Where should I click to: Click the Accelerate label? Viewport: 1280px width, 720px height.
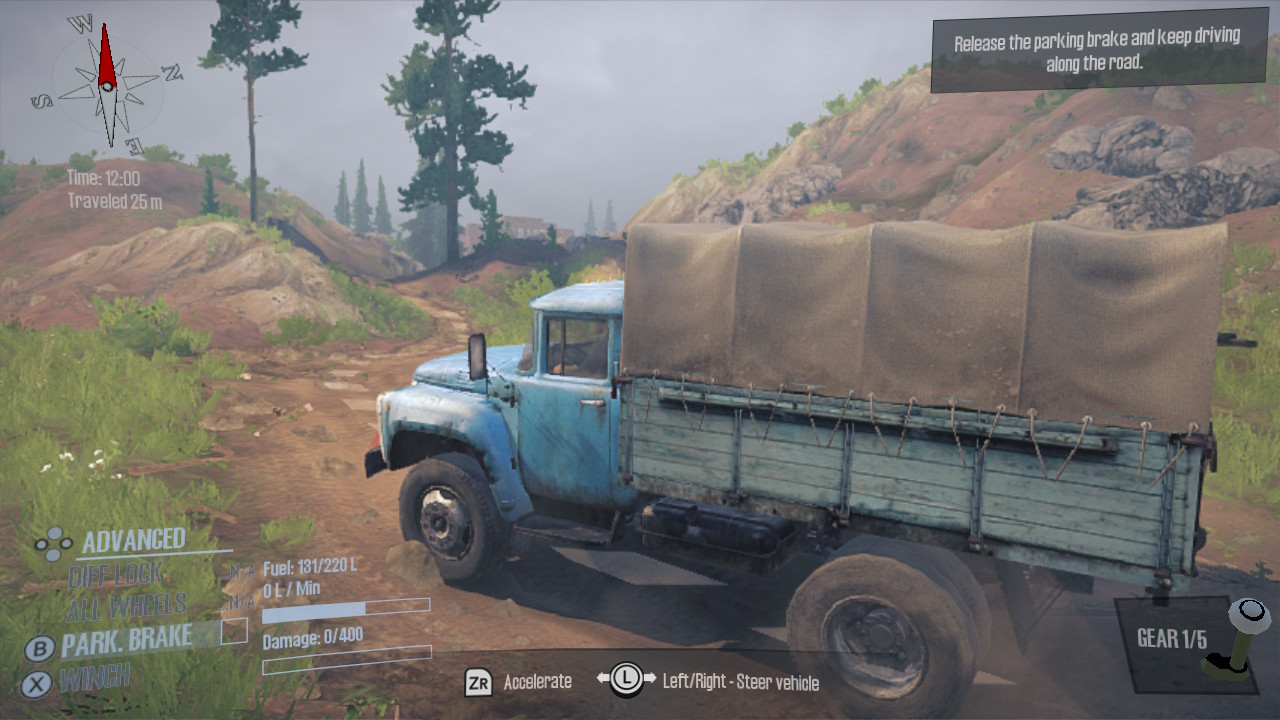537,680
